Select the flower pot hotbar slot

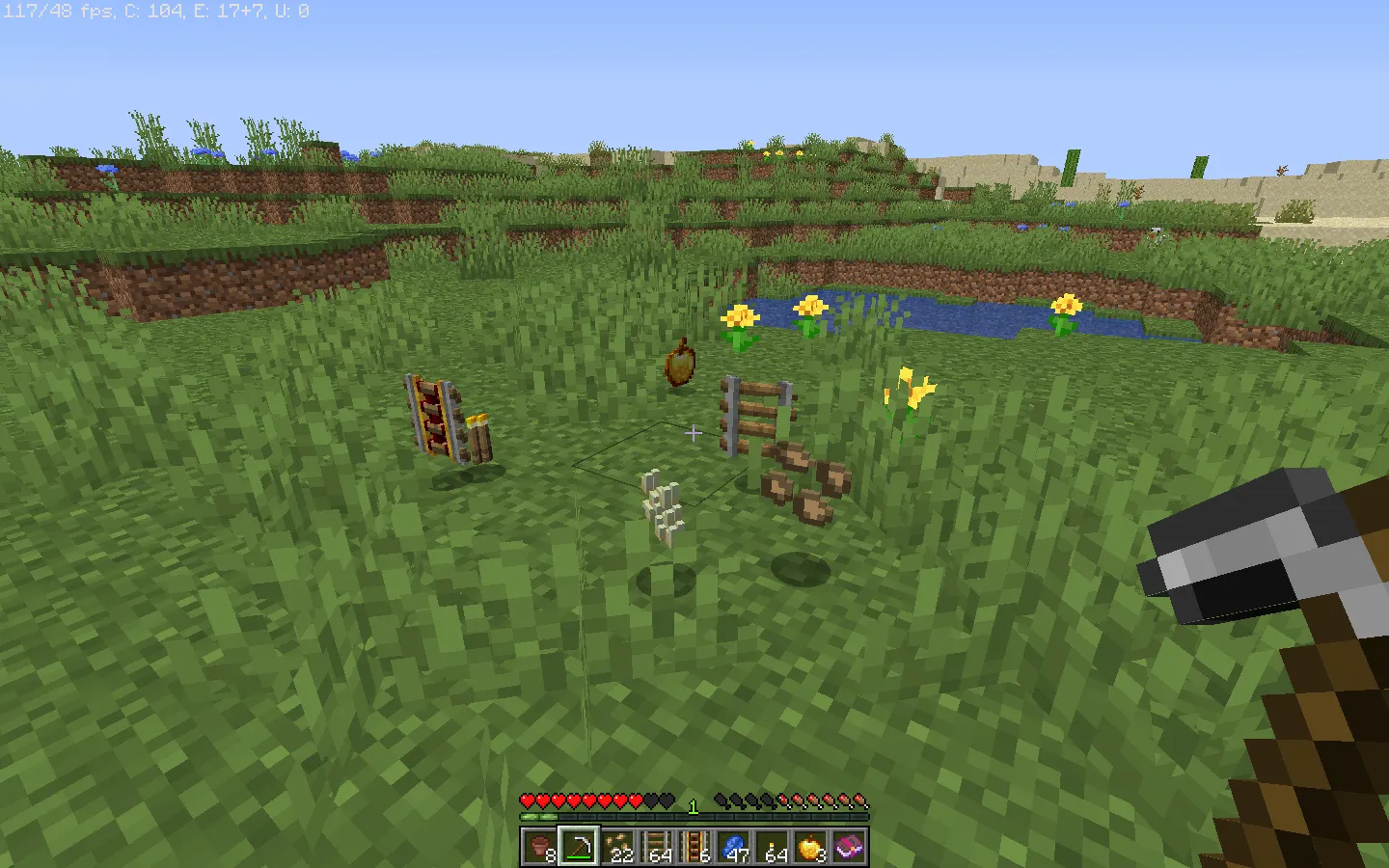[x=540, y=848]
